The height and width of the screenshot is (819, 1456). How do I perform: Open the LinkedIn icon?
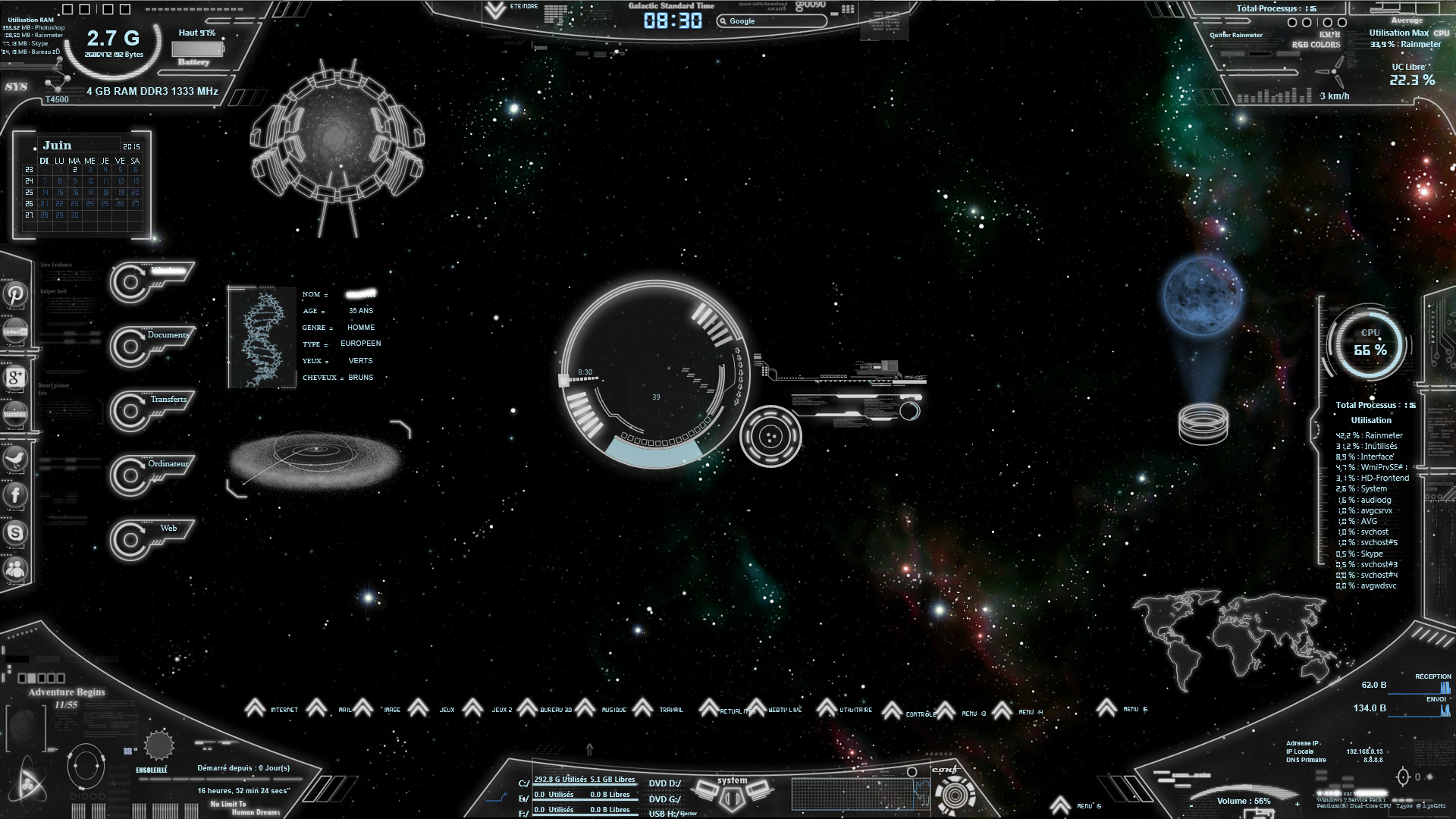[15, 331]
